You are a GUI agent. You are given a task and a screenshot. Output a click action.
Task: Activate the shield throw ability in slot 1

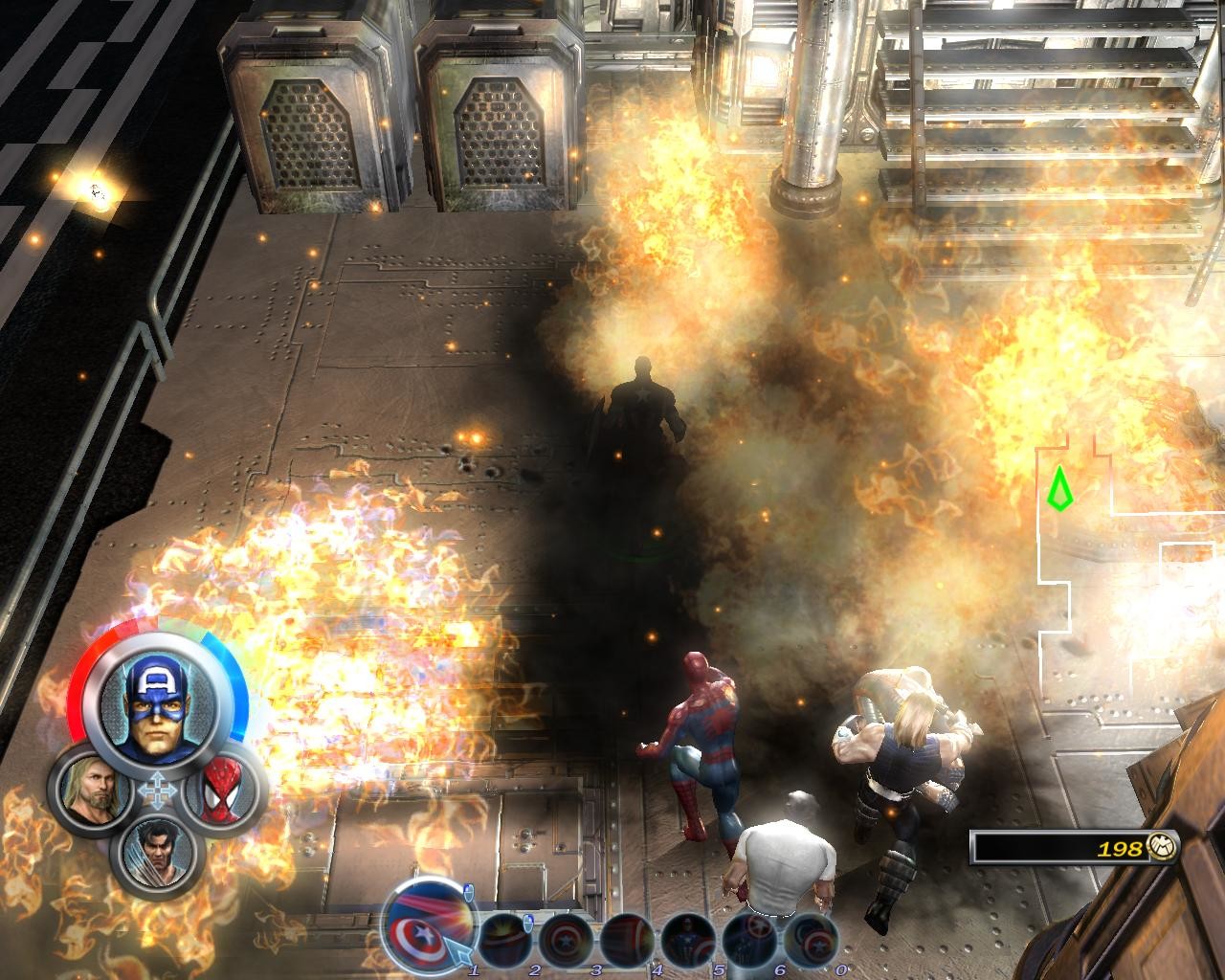[428, 924]
